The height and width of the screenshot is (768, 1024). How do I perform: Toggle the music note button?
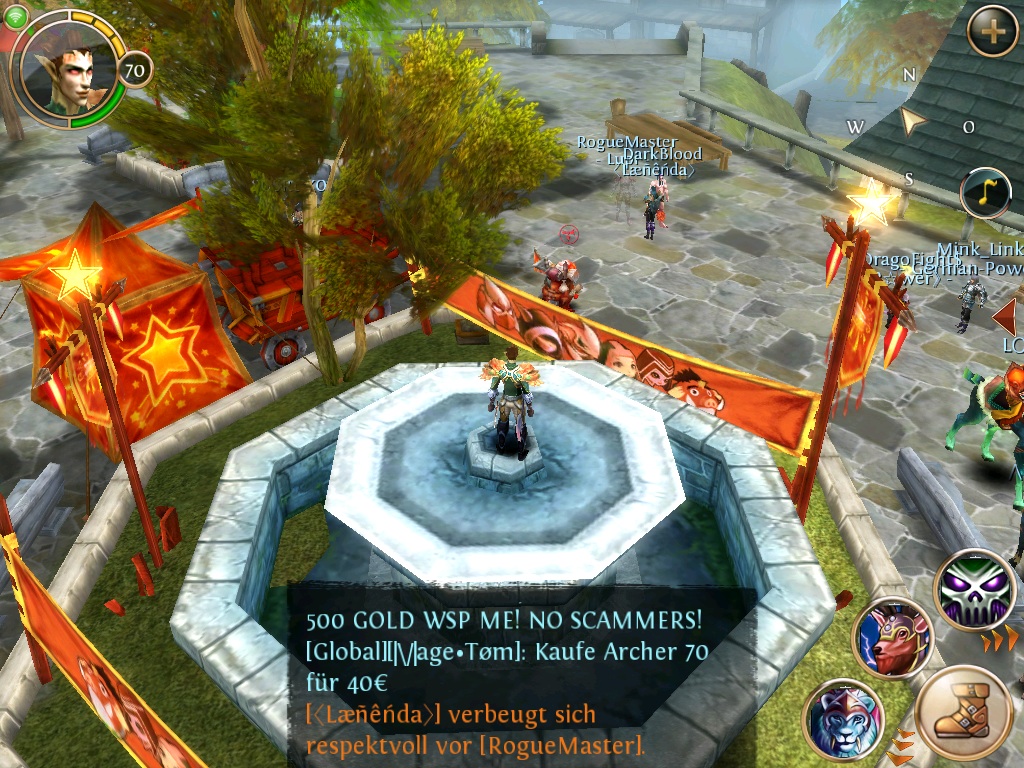coord(985,193)
